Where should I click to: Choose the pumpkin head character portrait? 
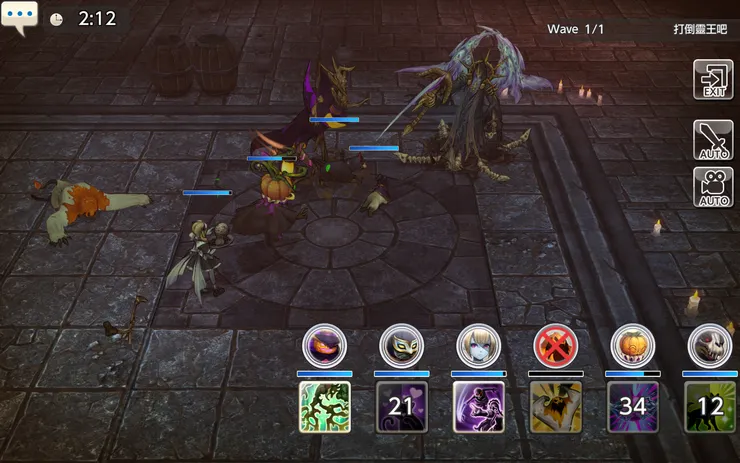click(x=633, y=346)
